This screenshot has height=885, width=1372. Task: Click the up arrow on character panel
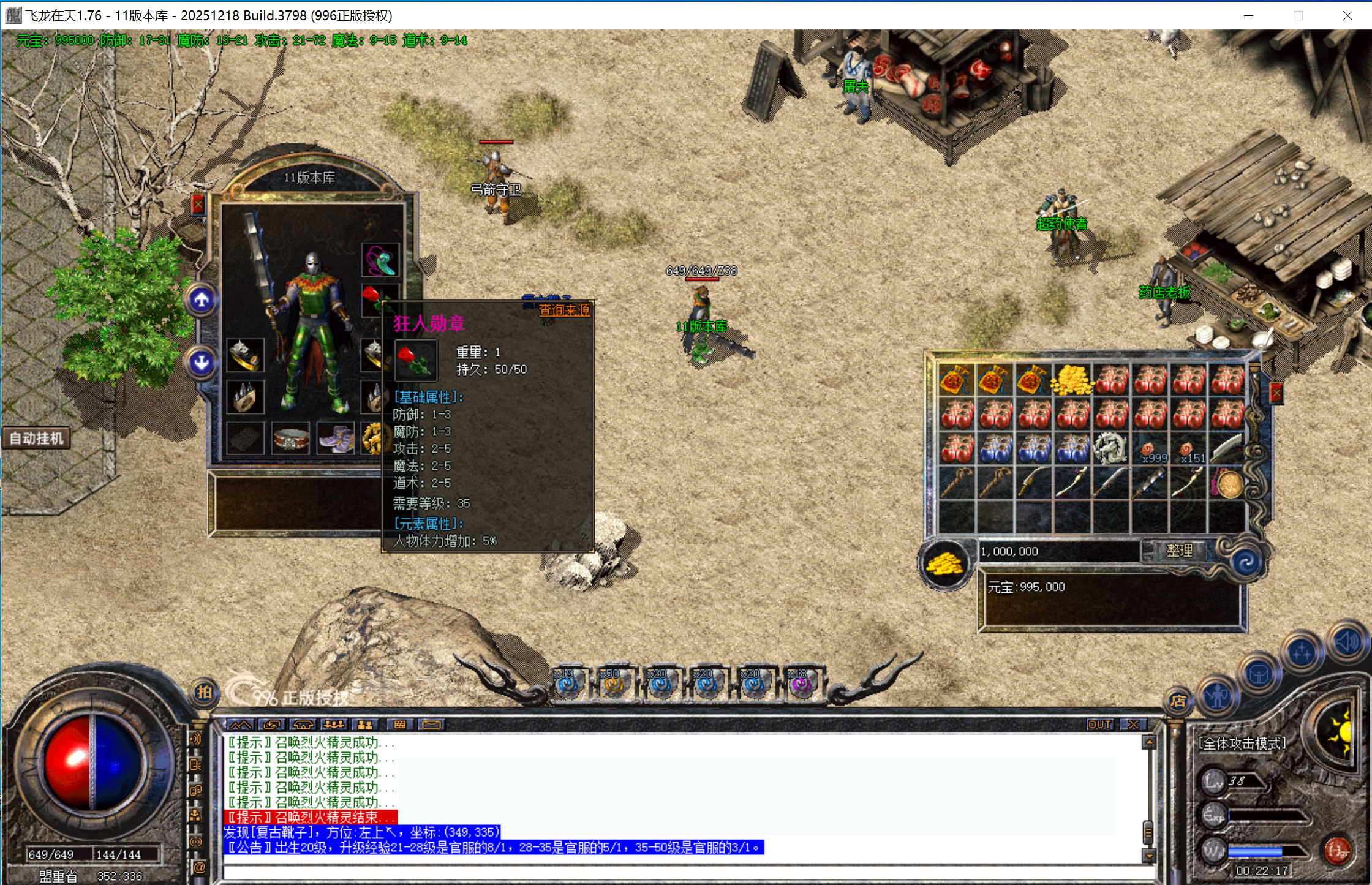tap(202, 300)
